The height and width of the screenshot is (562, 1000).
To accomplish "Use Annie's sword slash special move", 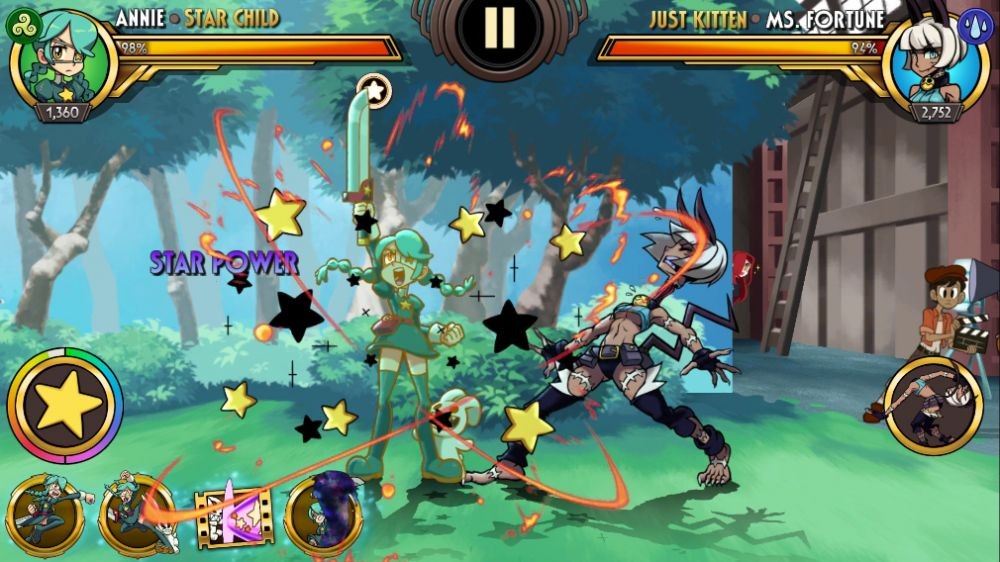I will coord(137,515).
